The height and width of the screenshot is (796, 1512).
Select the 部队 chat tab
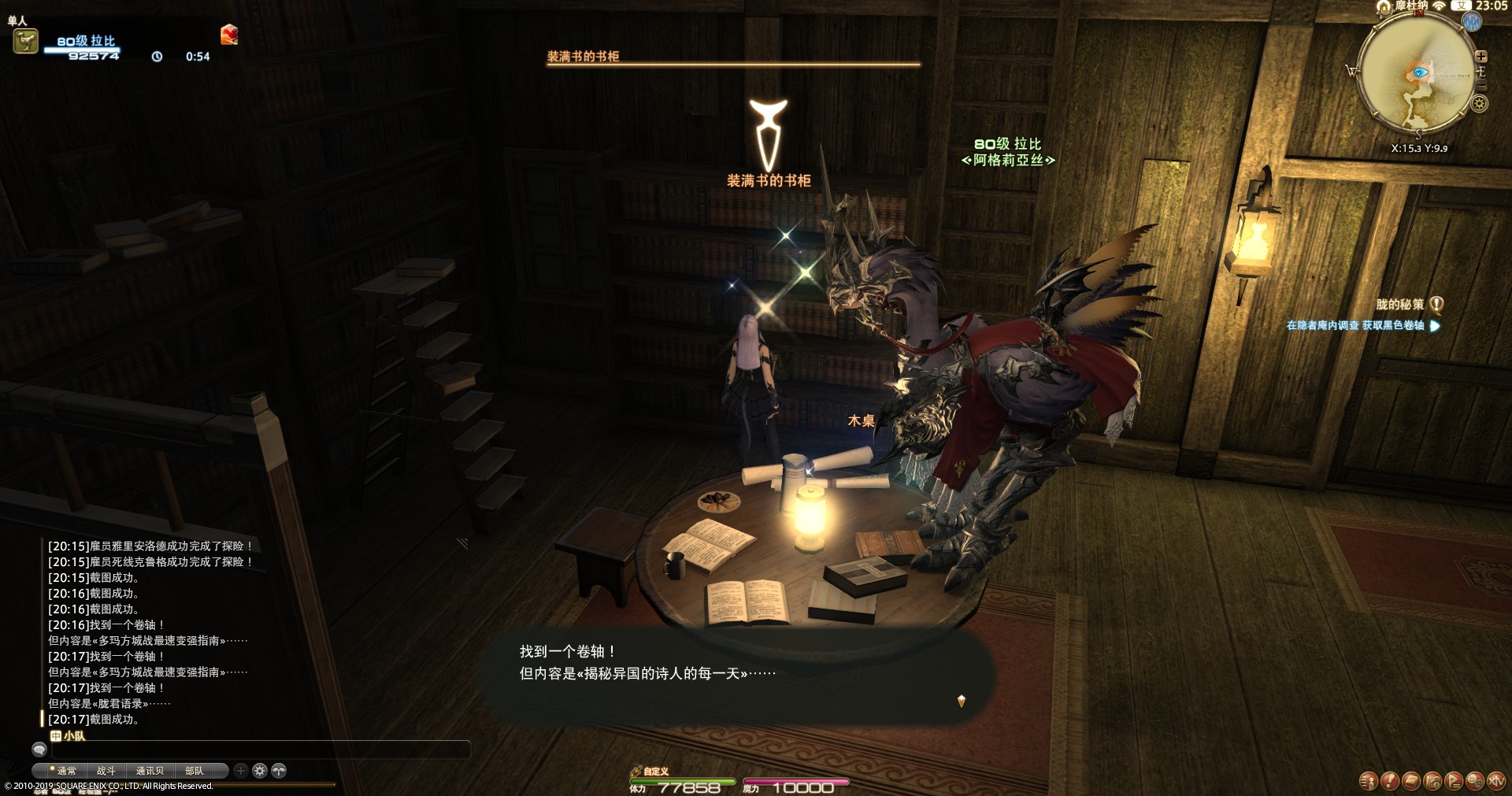click(194, 771)
